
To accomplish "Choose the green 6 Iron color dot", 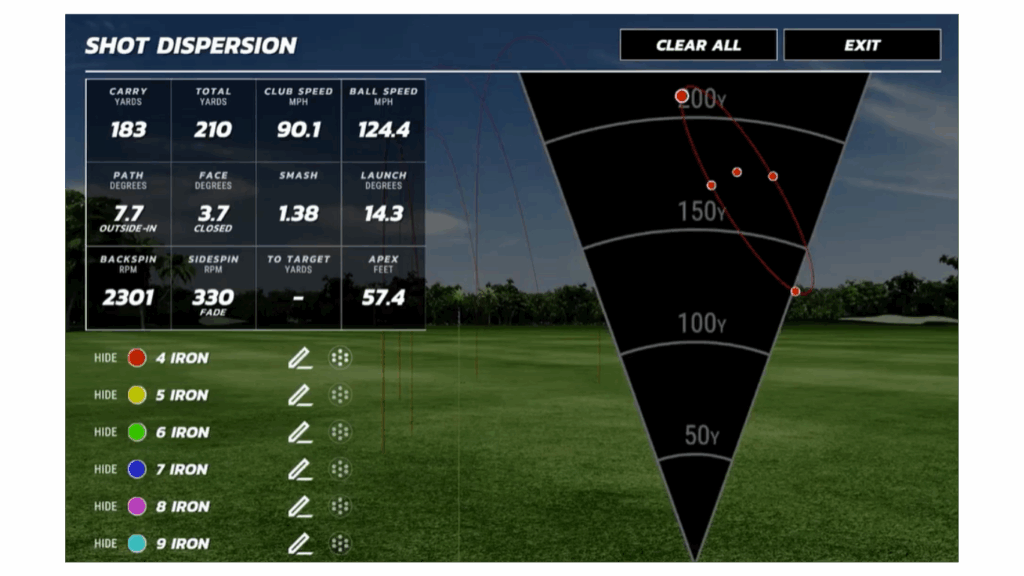I will pos(137,432).
